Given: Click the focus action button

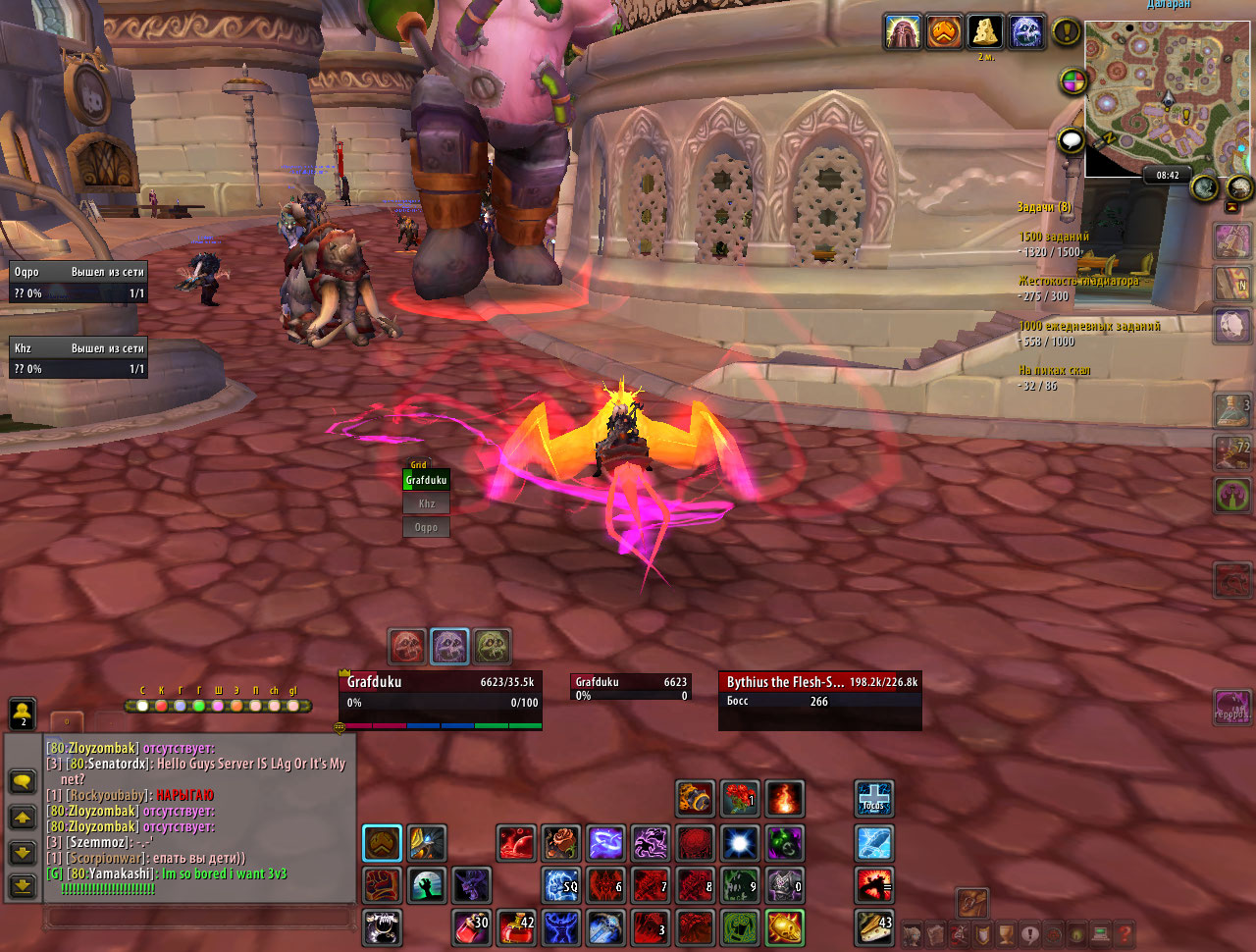Looking at the screenshot, I should [x=873, y=797].
